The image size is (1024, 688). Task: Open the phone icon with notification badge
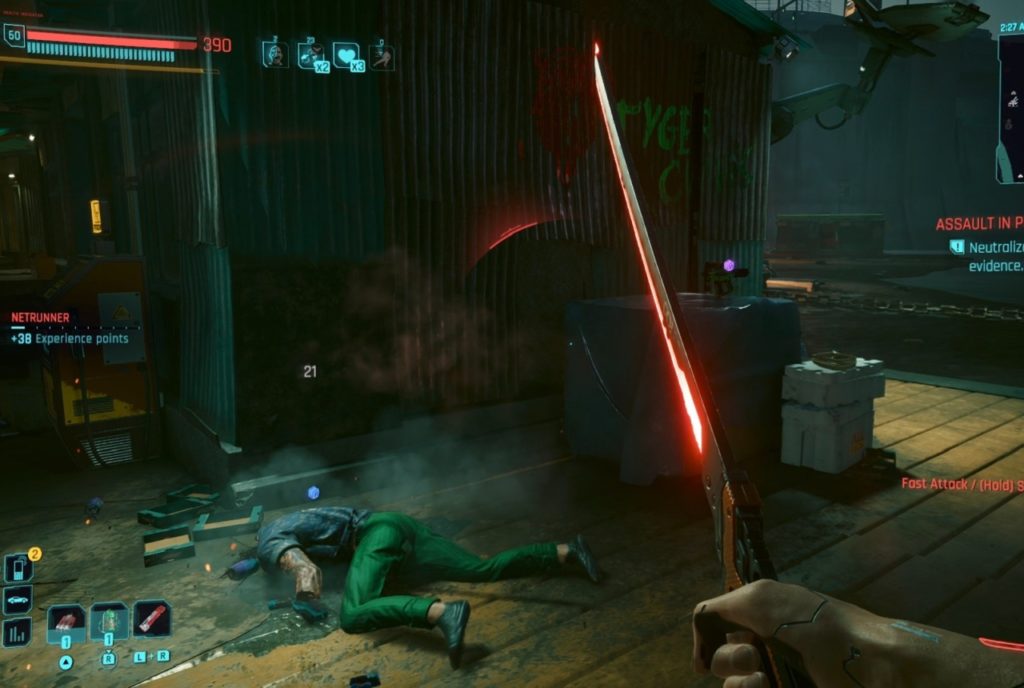point(17,568)
